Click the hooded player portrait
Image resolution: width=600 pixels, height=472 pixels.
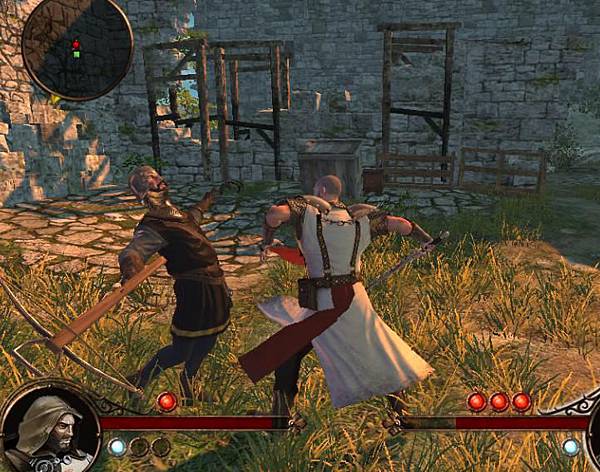tap(50, 428)
